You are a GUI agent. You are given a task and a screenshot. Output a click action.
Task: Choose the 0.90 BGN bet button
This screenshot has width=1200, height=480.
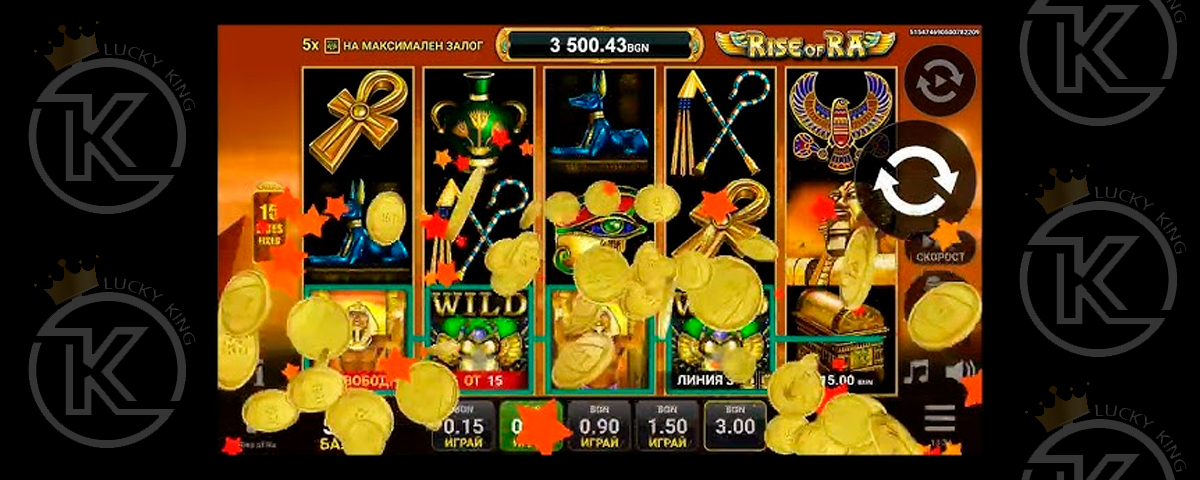(x=599, y=428)
